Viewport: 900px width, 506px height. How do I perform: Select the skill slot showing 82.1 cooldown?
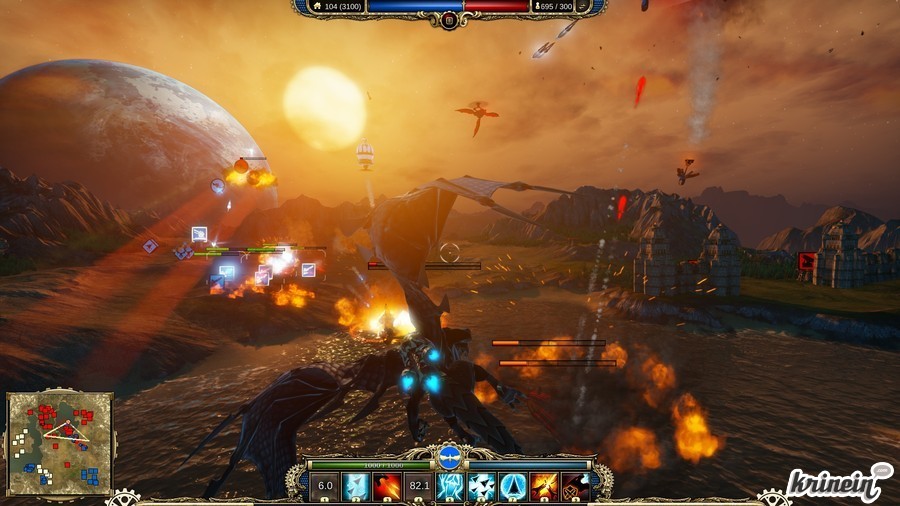(x=419, y=487)
